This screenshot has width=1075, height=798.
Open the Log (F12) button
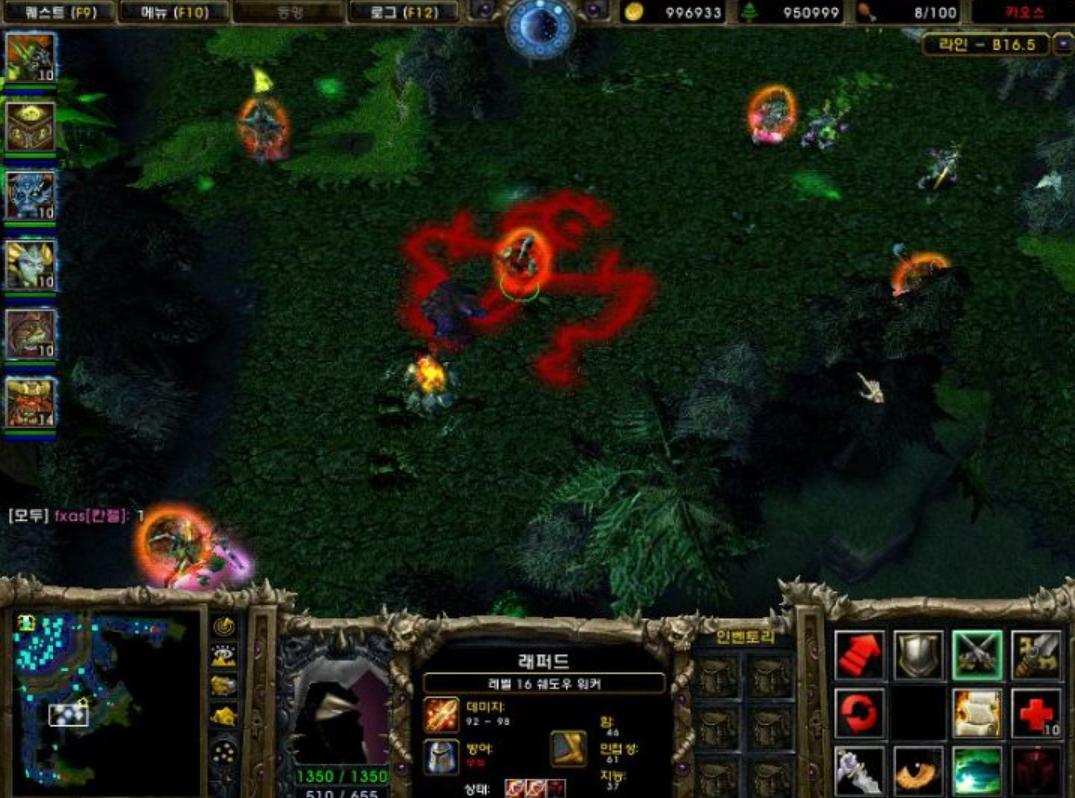(x=404, y=12)
